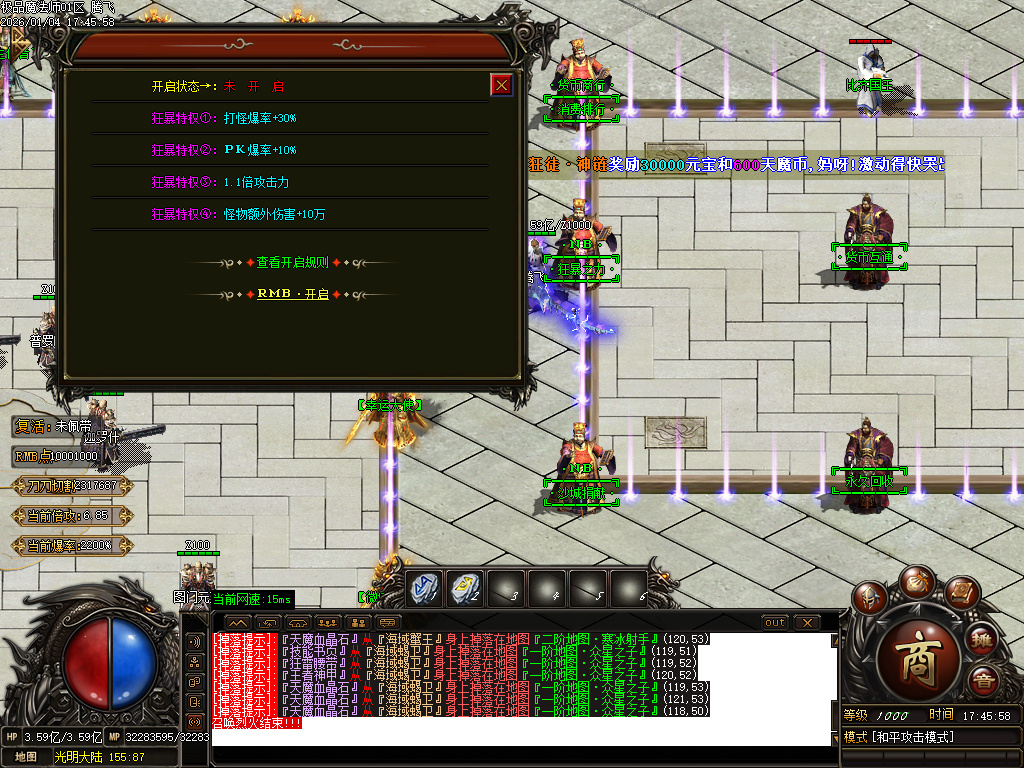1024x768 pixels.
Task: Close the 狂暴特权 panel with the red X
Action: coord(501,85)
